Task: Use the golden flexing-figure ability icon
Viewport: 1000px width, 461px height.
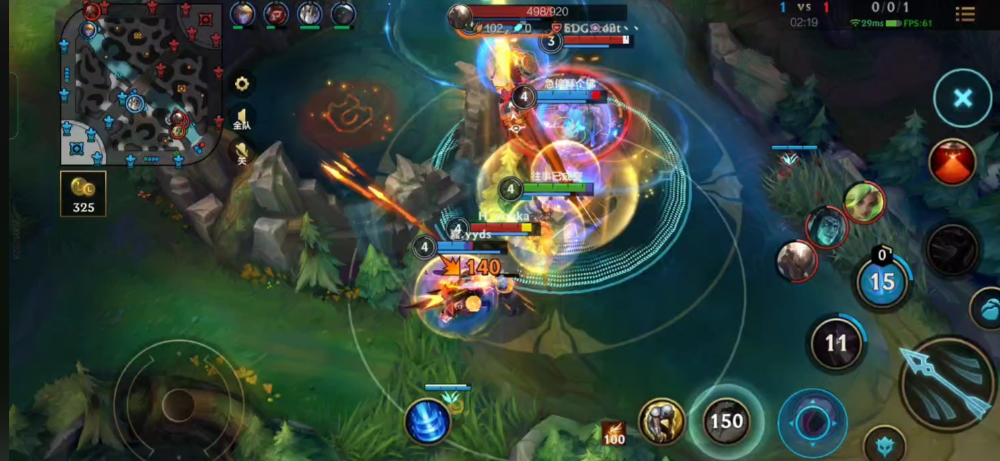Action: click(661, 422)
